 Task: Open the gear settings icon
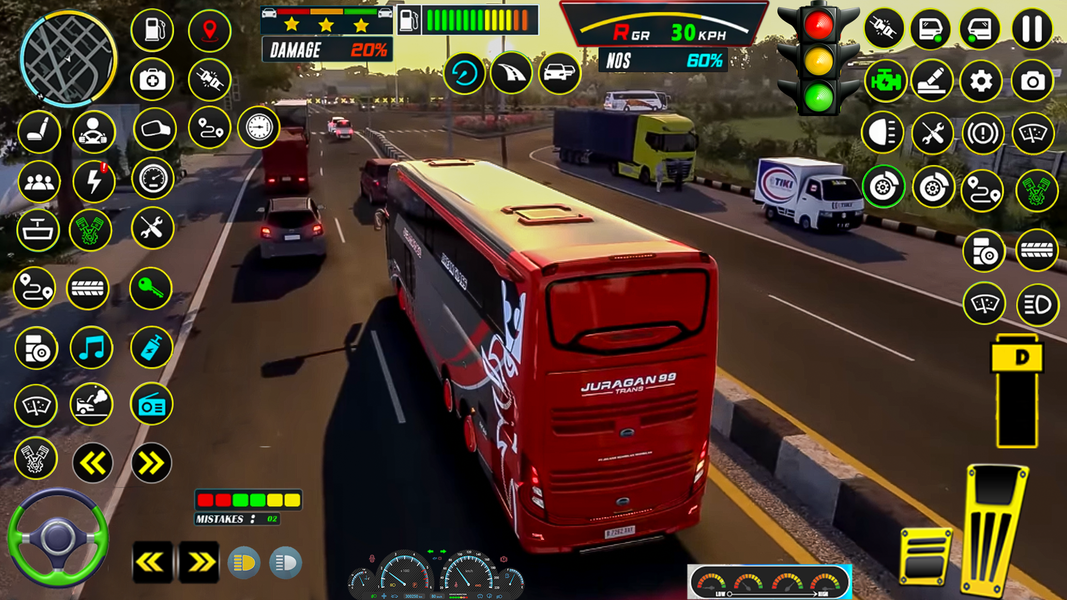point(981,80)
